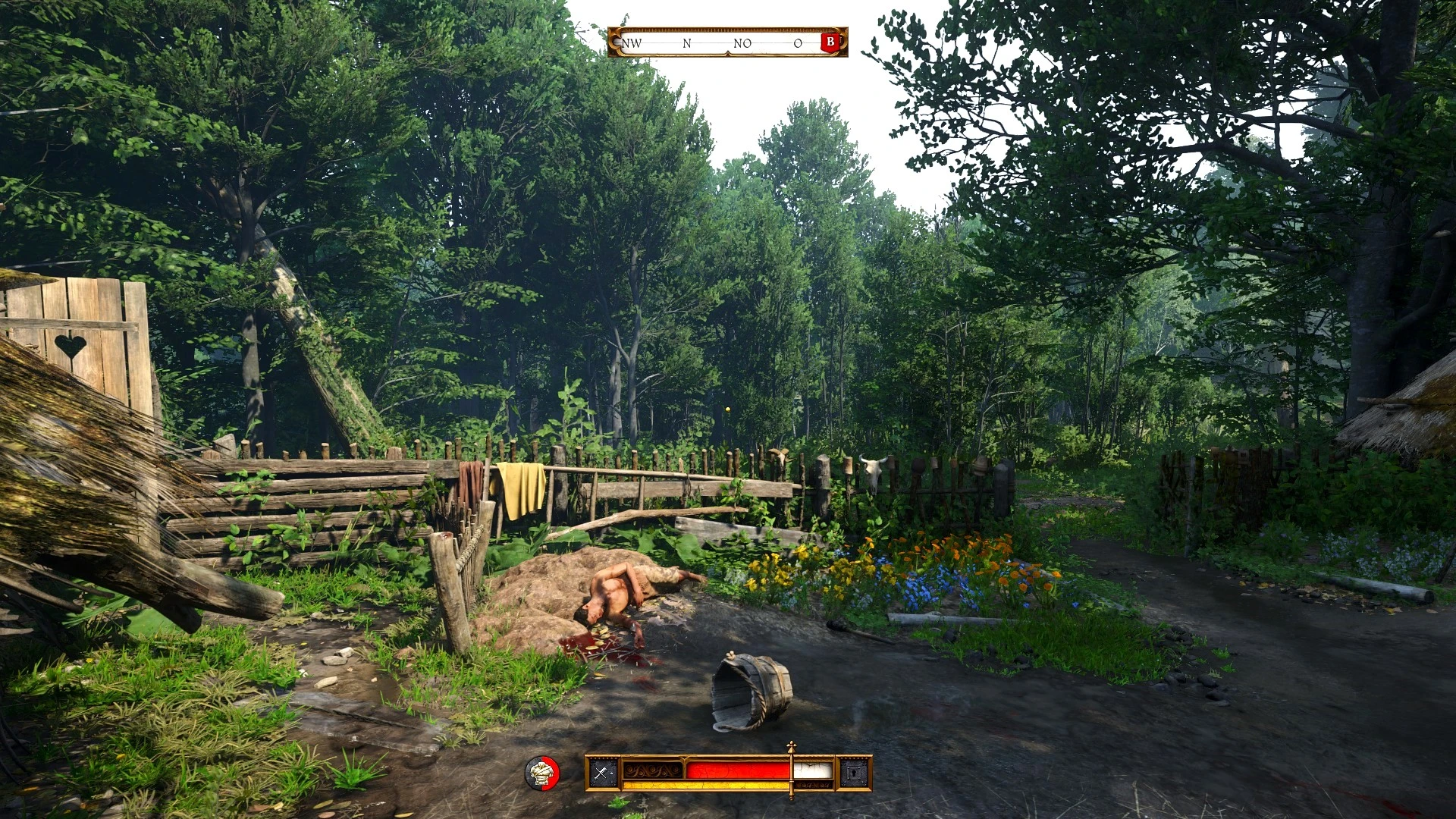Select the red B quest marker on the compass
1456x819 pixels.
830,42
